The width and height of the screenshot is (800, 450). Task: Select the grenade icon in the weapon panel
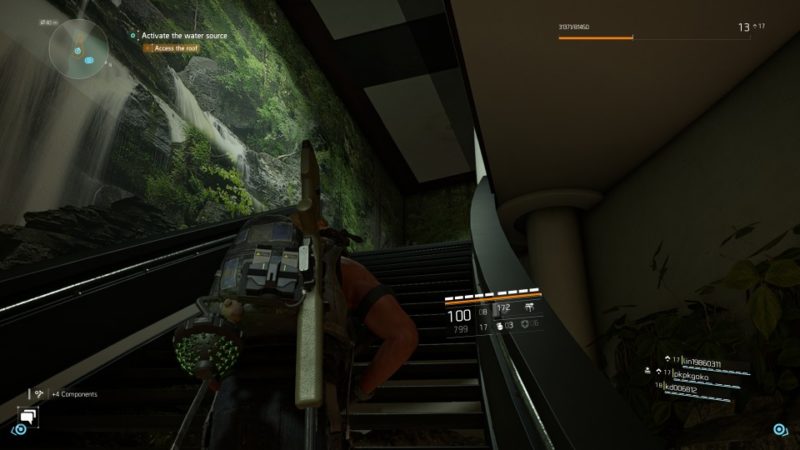pos(500,325)
